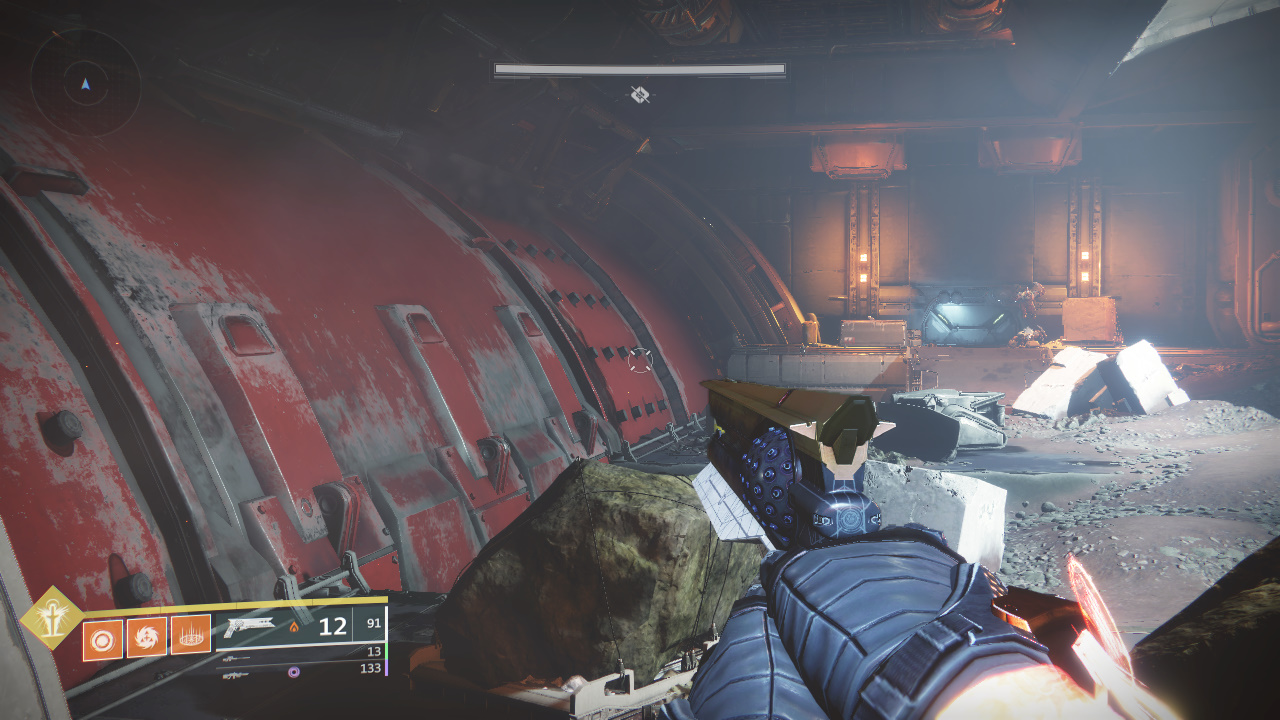The image size is (1280, 720).
Task: Click the solar flame icon beside the hand cannon
Action: (294, 628)
